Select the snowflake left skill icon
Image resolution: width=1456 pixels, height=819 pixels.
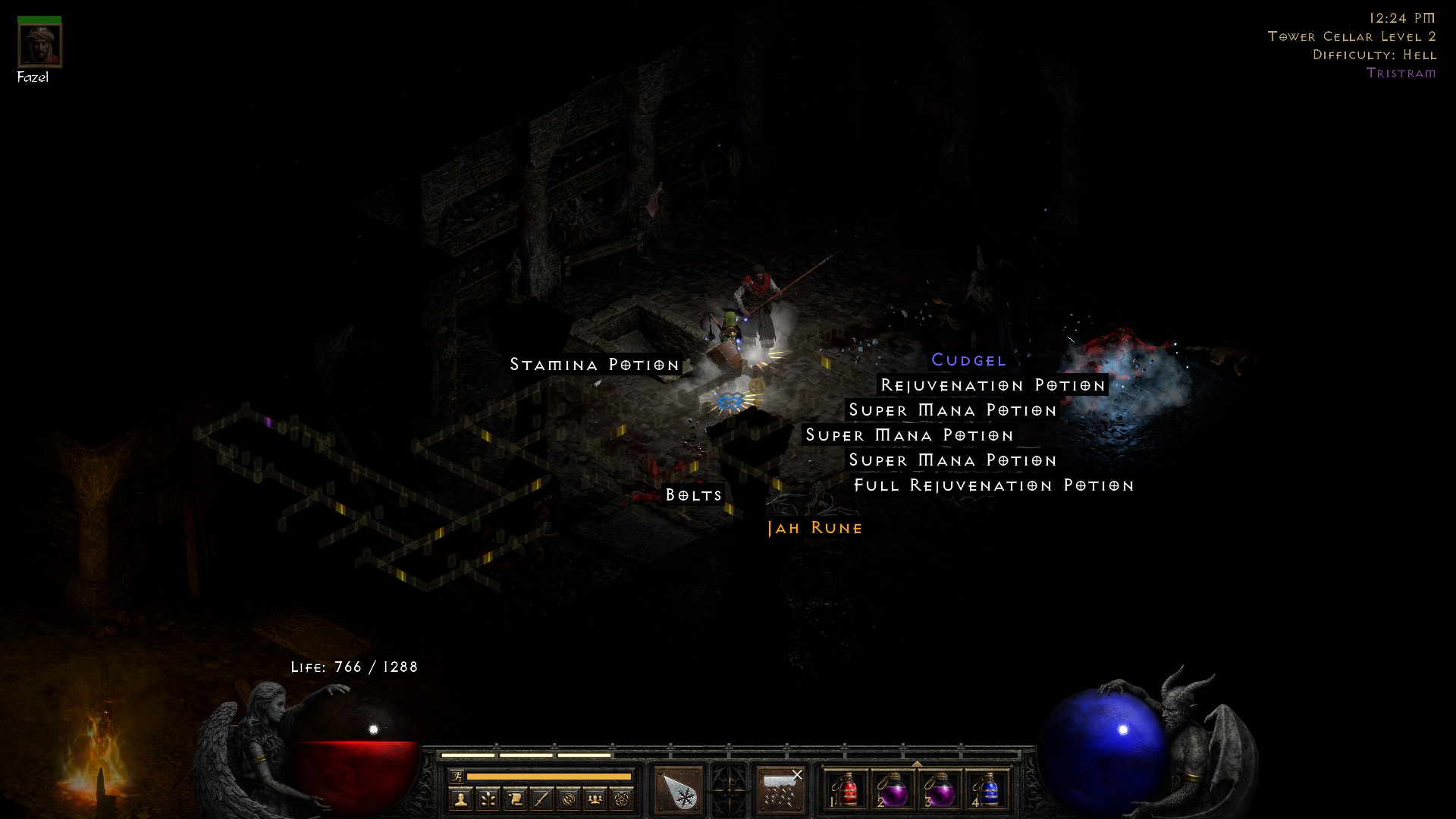[677, 789]
